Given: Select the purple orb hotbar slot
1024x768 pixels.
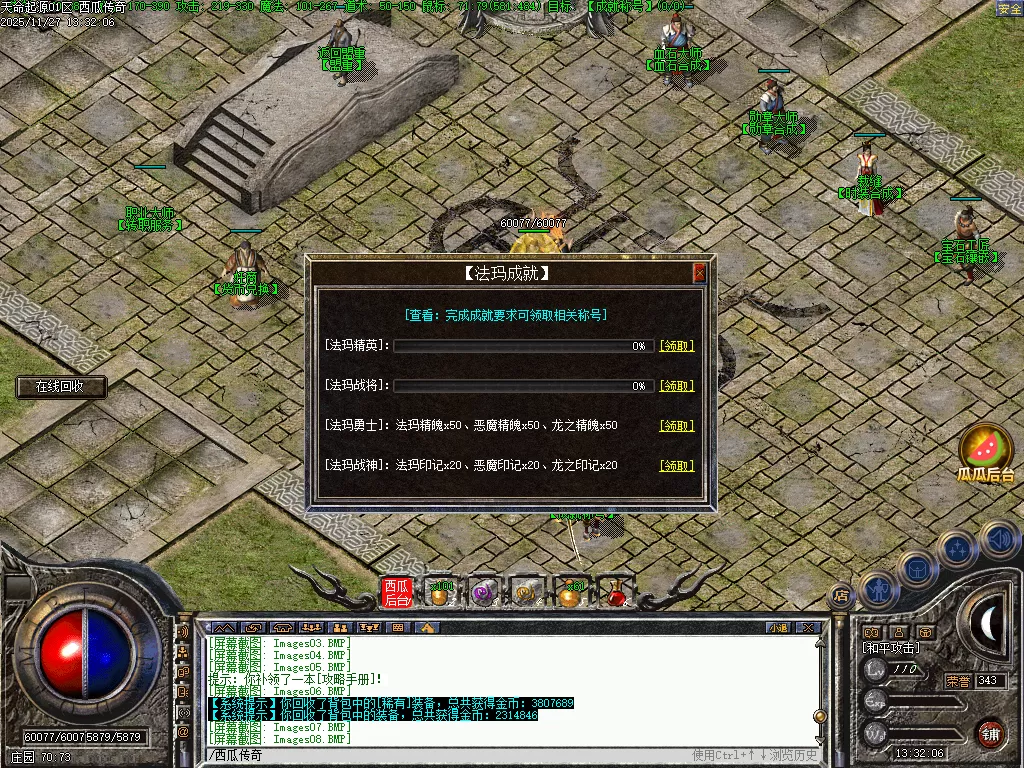Looking at the screenshot, I should click(x=484, y=593).
